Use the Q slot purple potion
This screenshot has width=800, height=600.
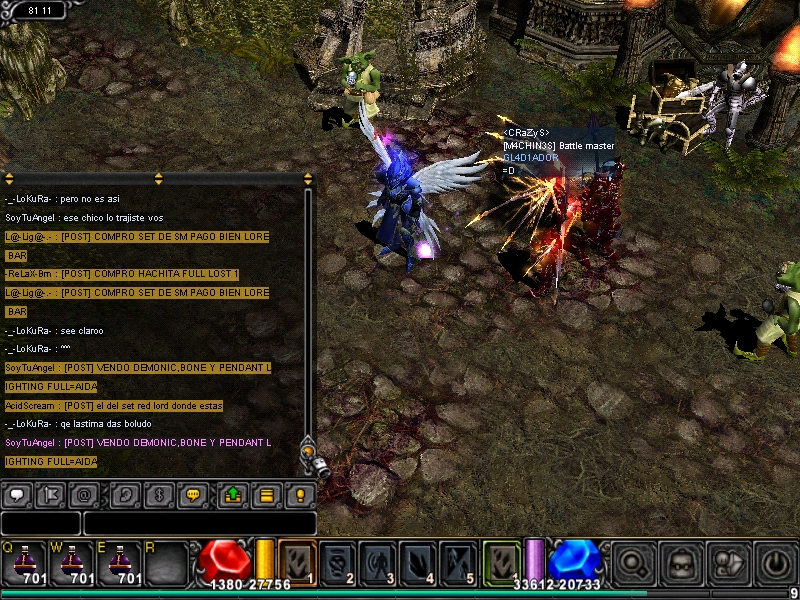pos(24,562)
